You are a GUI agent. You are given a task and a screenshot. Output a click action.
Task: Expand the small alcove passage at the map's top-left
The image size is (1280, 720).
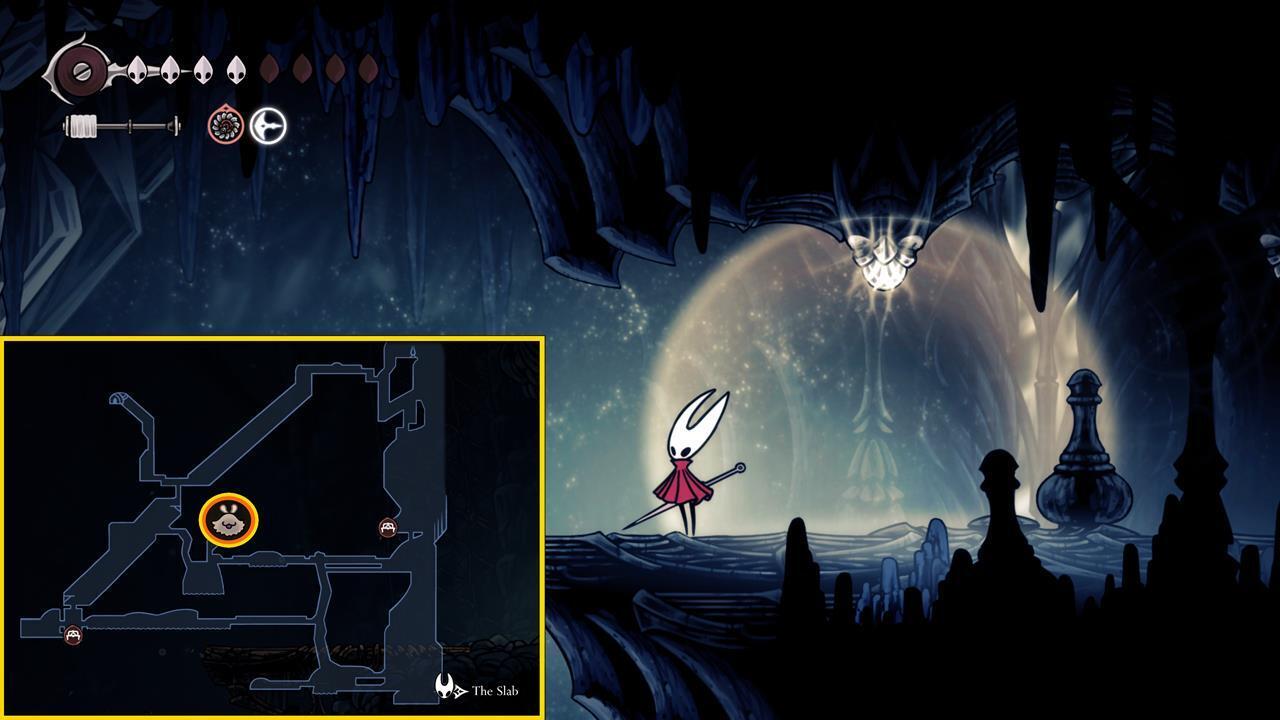pyautogui.click(x=118, y=399)
